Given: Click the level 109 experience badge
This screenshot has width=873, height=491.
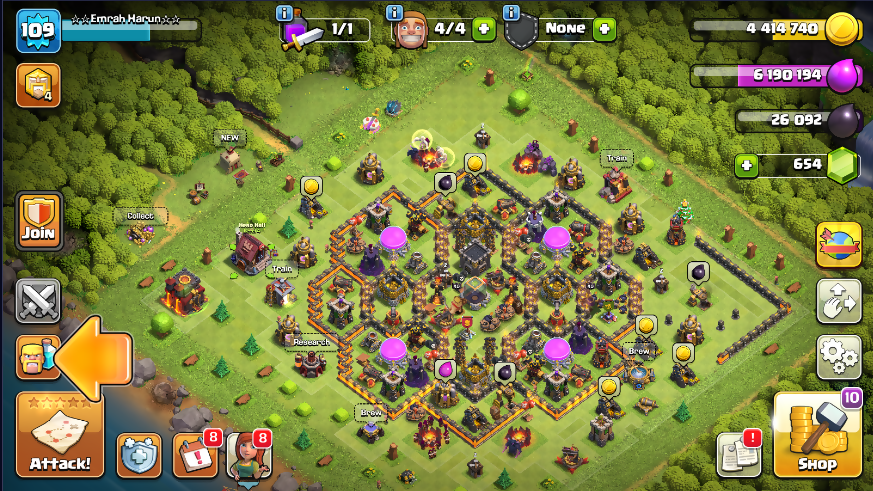Looking at the screenshot, I should [x=38, y=31].
